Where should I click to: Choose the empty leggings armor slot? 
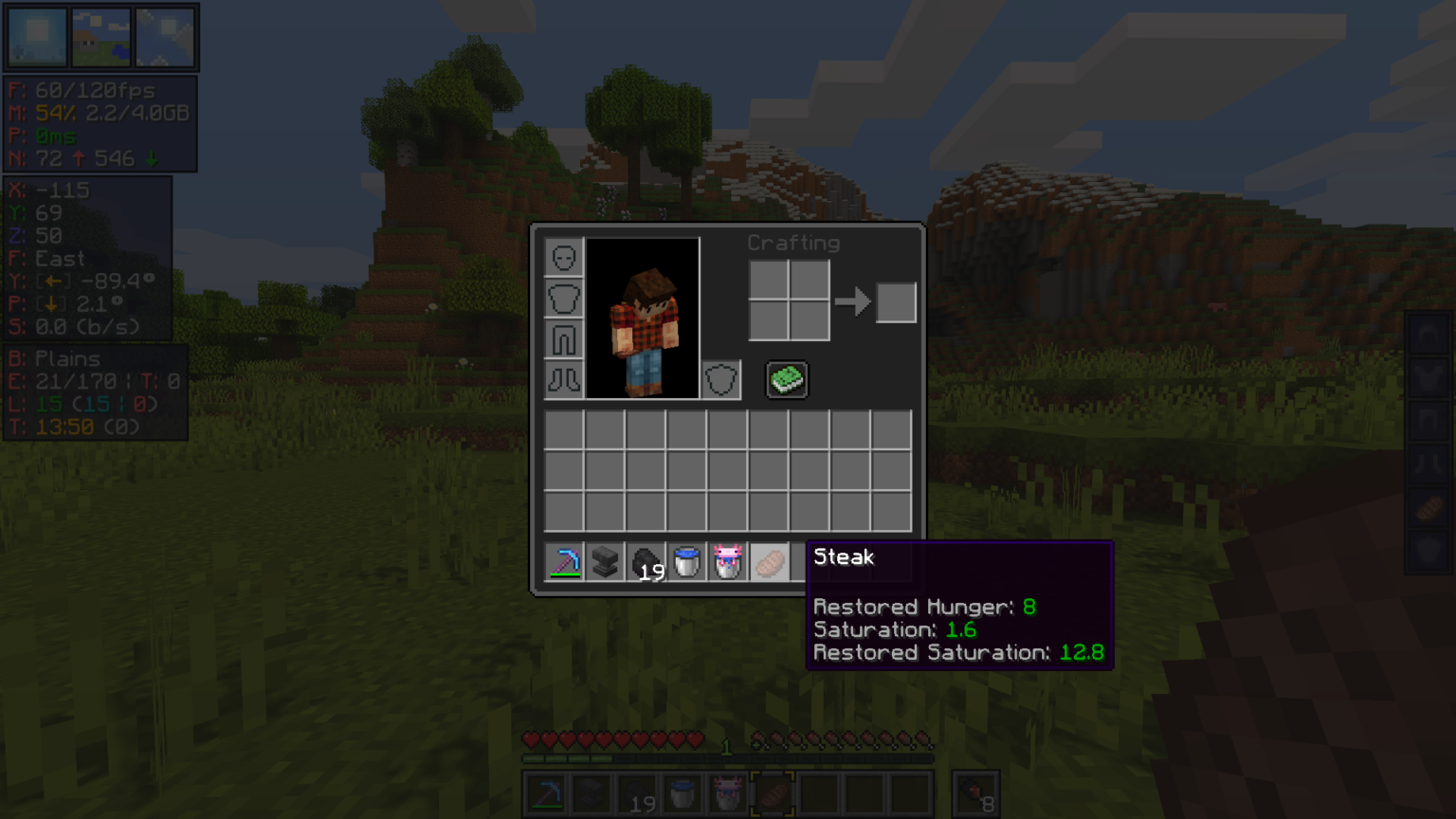tap(564, 339)
